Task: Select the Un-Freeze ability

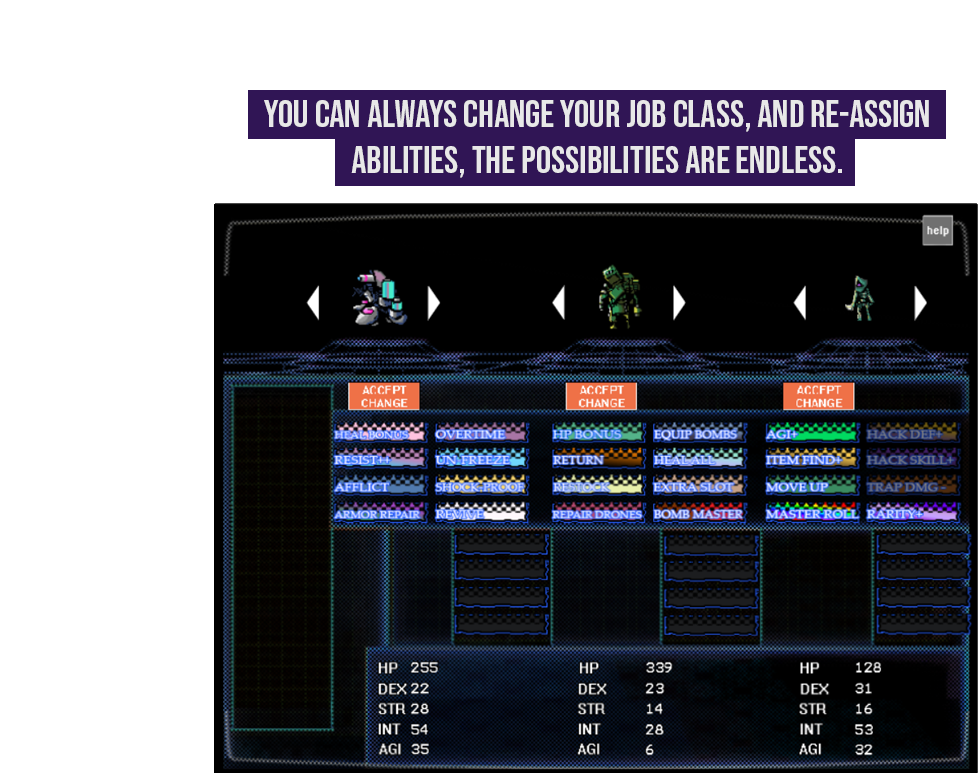Action: (x=481, y=460)
